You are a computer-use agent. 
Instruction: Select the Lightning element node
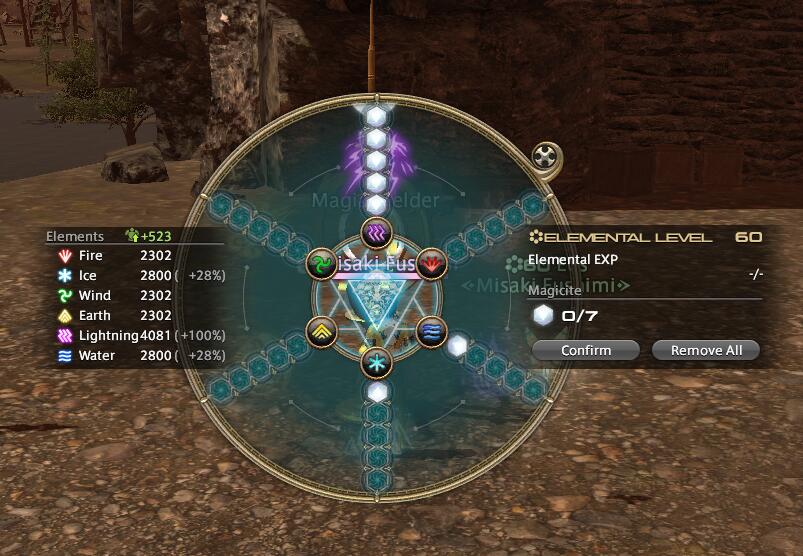[376, 233]
